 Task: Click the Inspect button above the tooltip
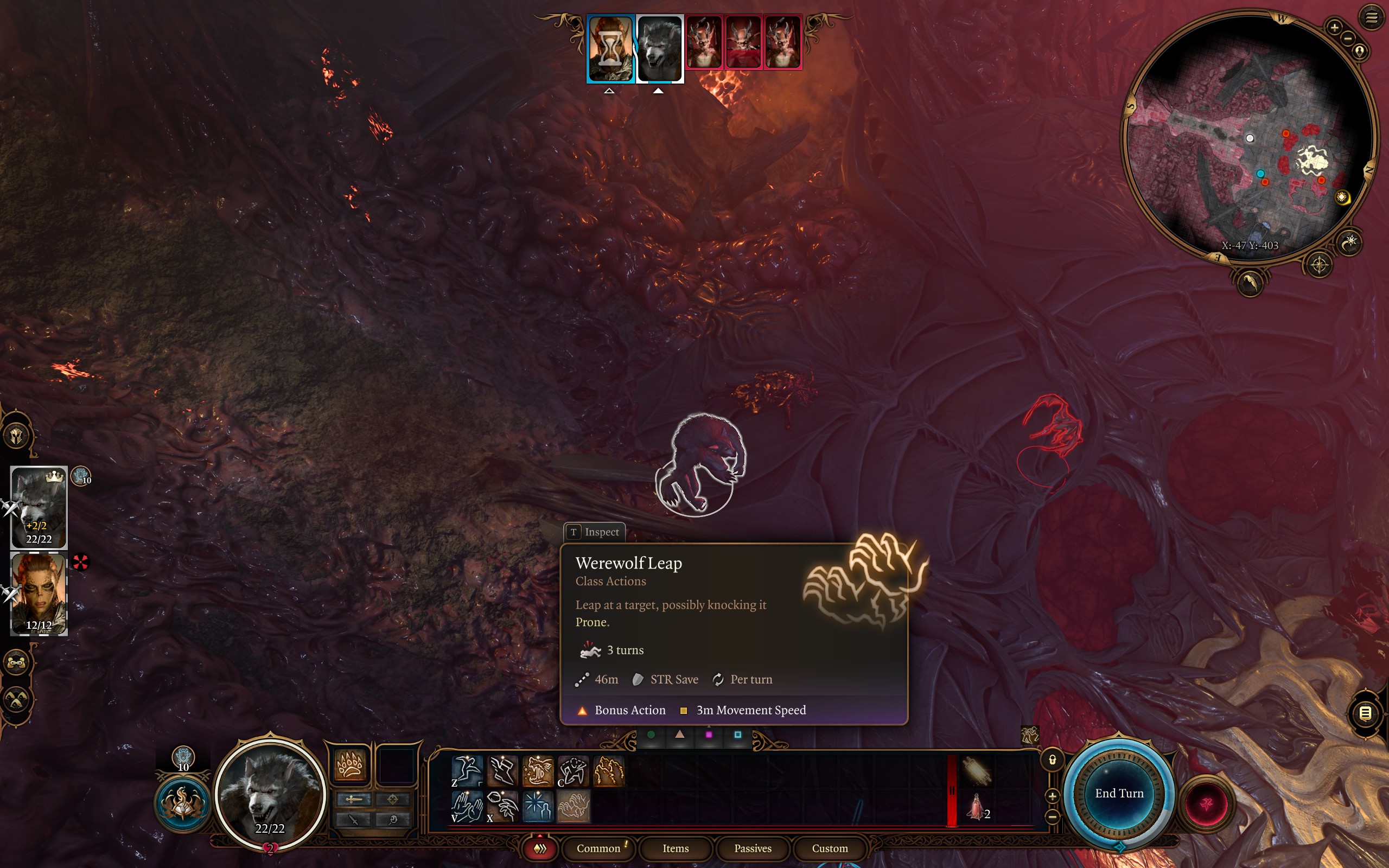click(595, 532)
